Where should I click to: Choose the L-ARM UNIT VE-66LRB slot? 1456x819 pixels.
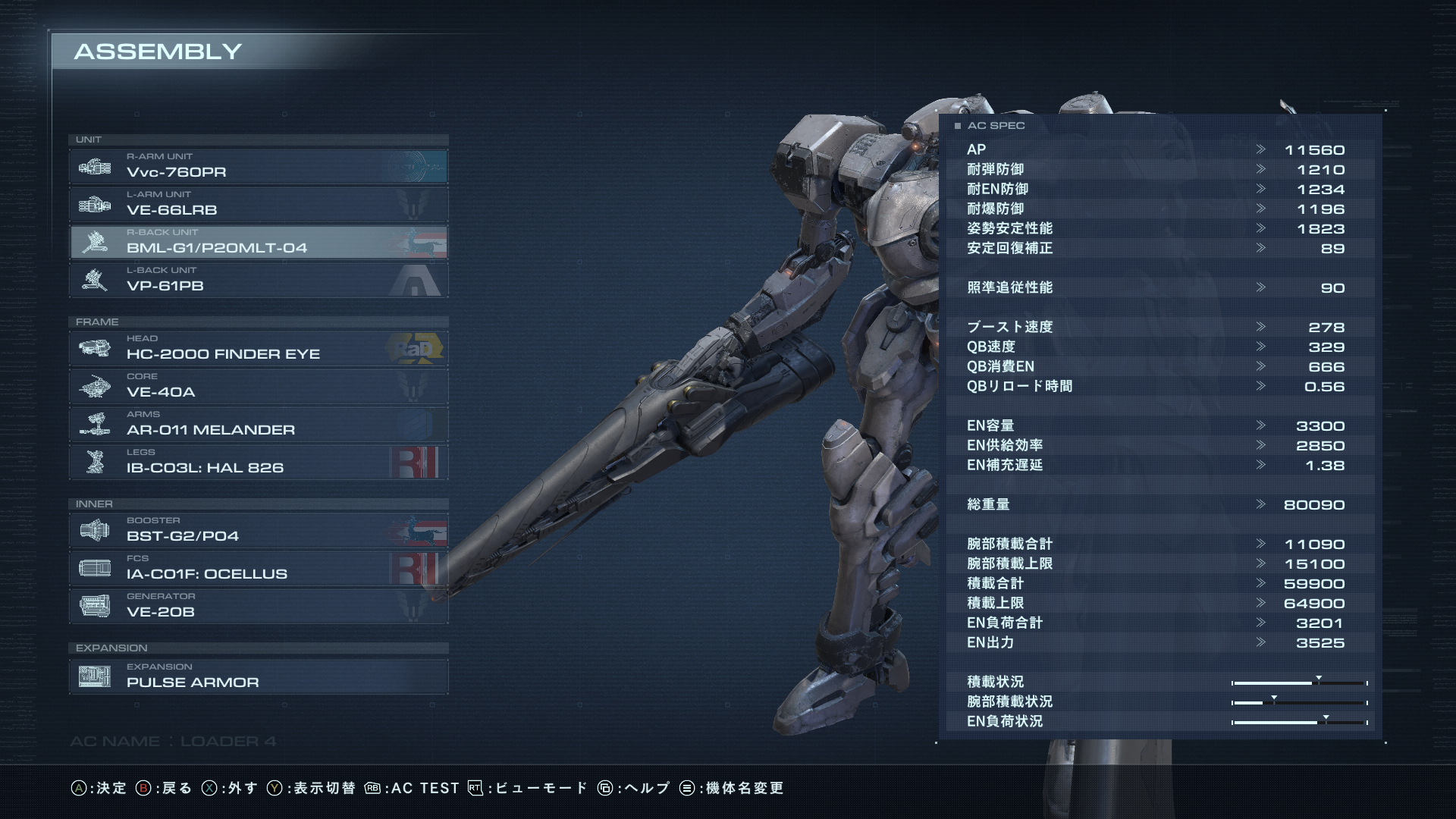coord(258,204)
